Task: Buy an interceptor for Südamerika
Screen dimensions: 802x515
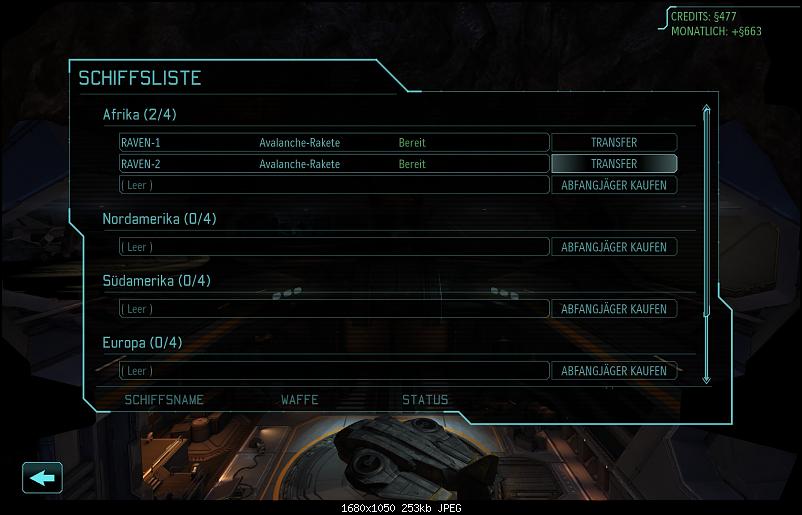Action: (x=614, y=309)
